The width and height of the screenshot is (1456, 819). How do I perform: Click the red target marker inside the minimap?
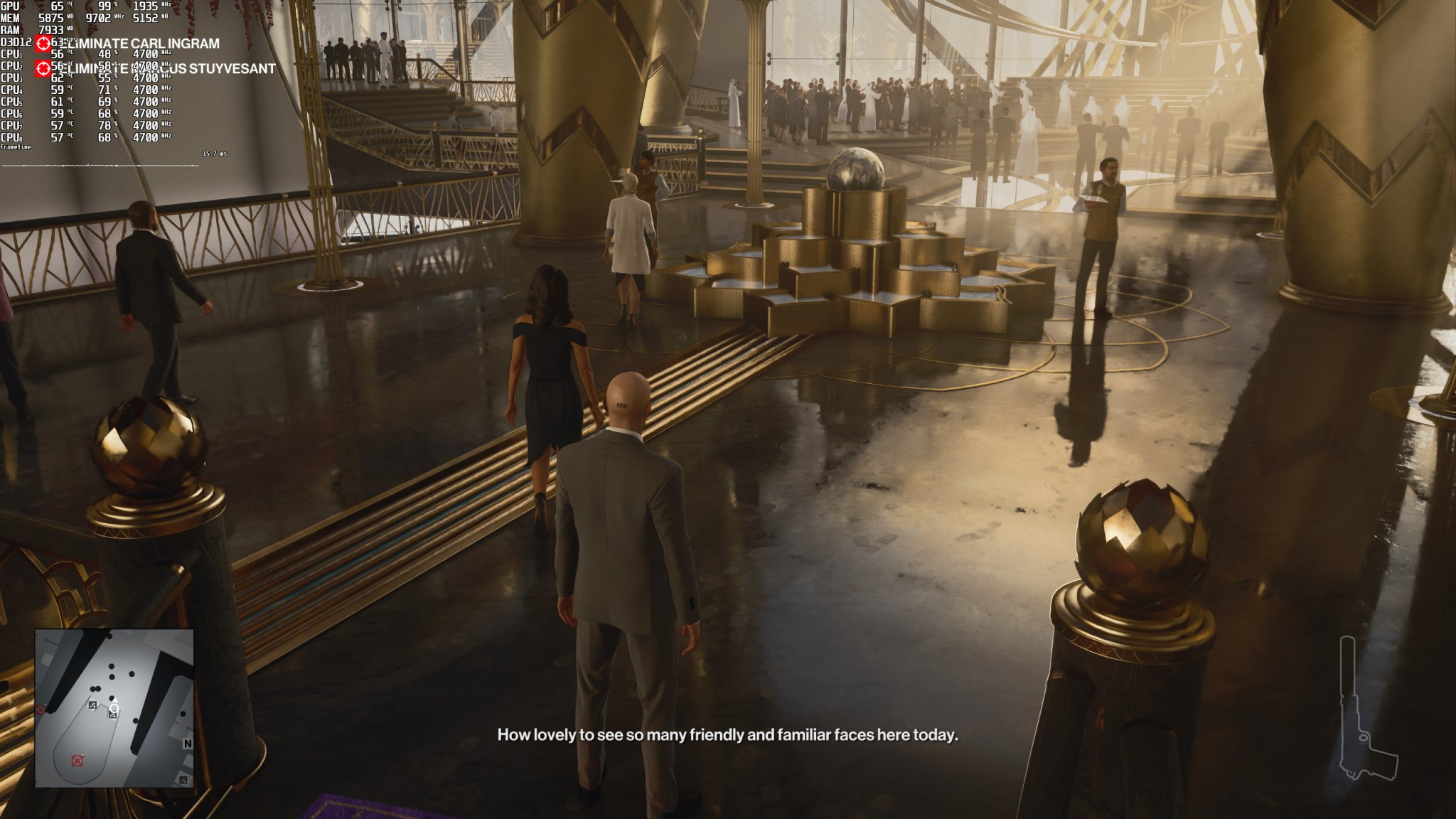tap(77, 761)
